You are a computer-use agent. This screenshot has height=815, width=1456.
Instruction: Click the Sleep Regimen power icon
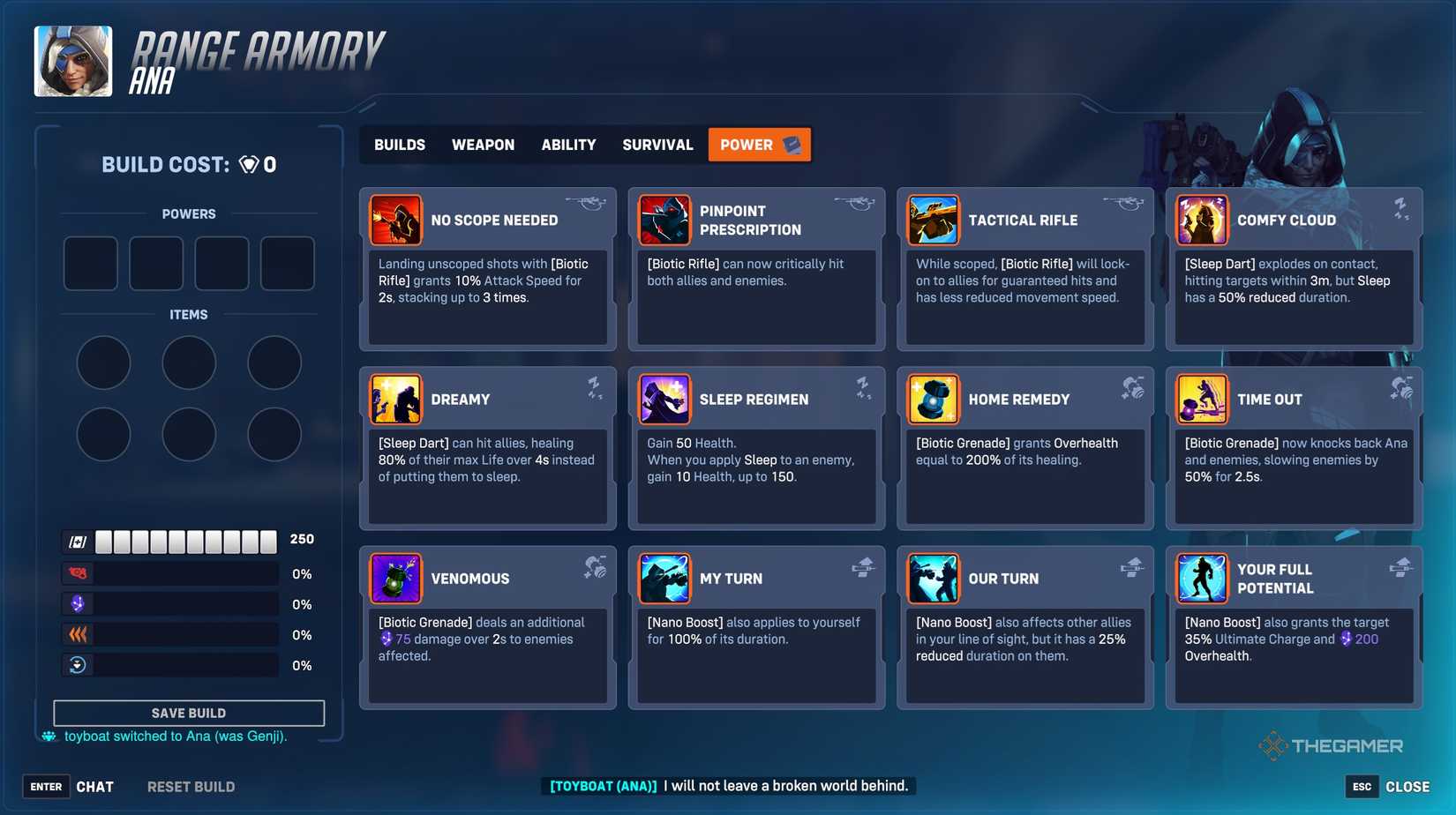tap(664, 399)
